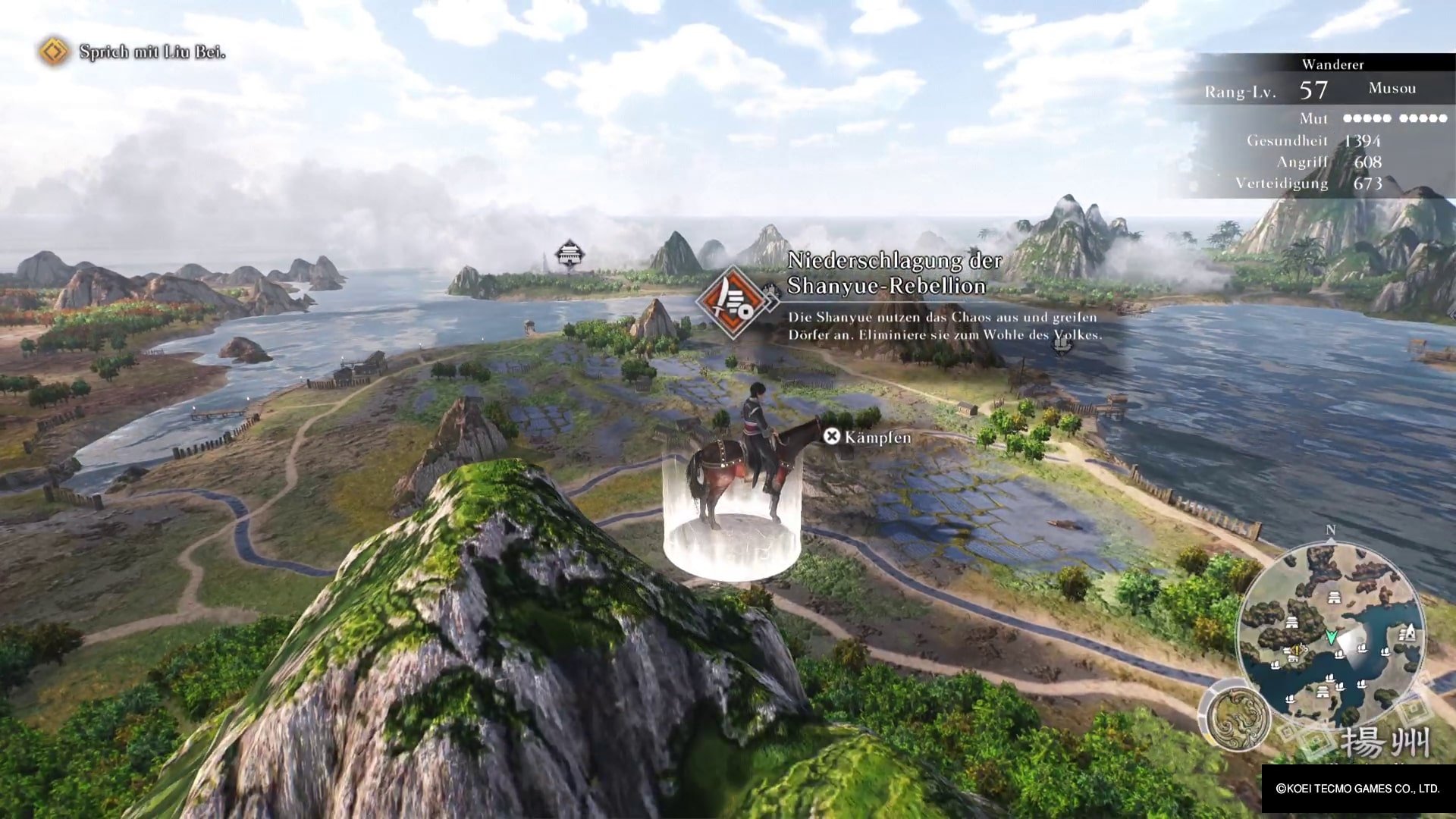The image size is (1456, 819).
Task: Click the Musou label in the stats panel
Action: coord(1394,89)
